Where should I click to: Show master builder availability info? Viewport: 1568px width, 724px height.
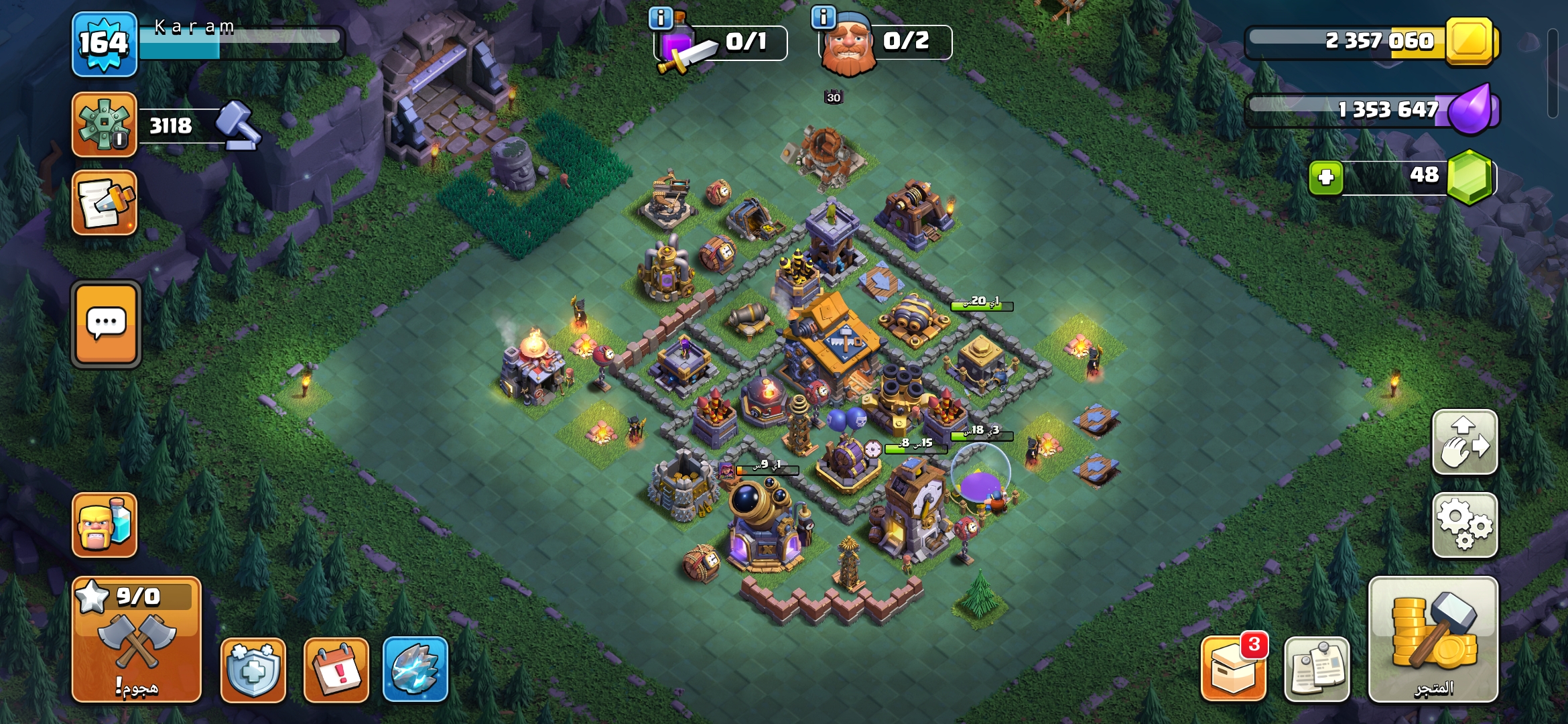pos(824,17)
